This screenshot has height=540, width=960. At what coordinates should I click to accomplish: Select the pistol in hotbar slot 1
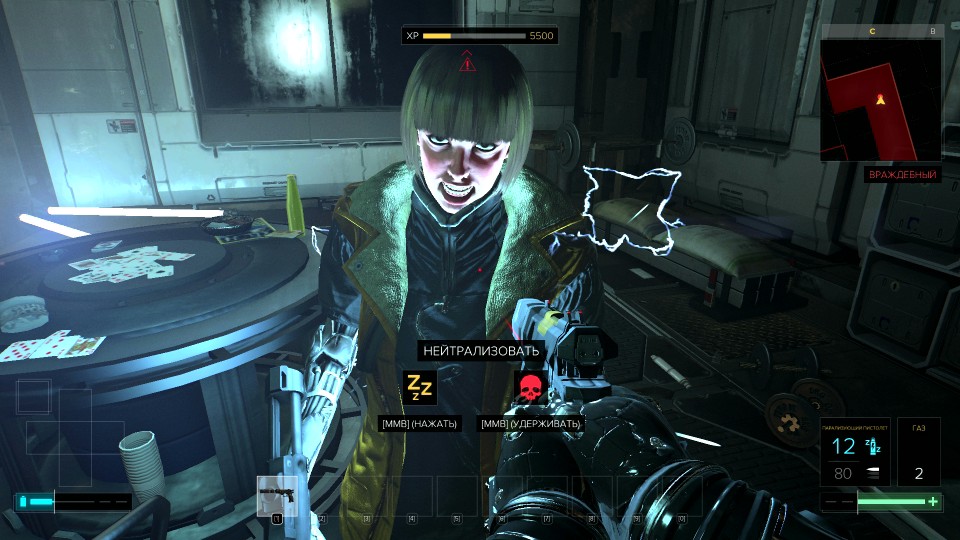[277, 496]
